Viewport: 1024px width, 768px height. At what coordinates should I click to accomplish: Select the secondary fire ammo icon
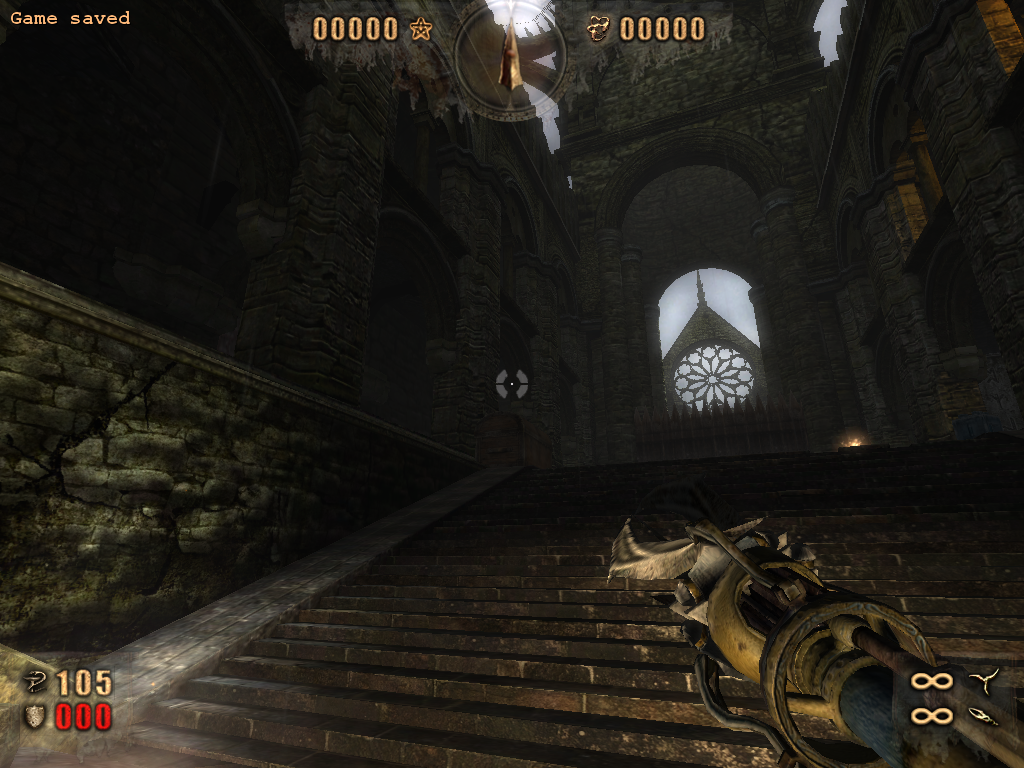click(x=982, y=715)
